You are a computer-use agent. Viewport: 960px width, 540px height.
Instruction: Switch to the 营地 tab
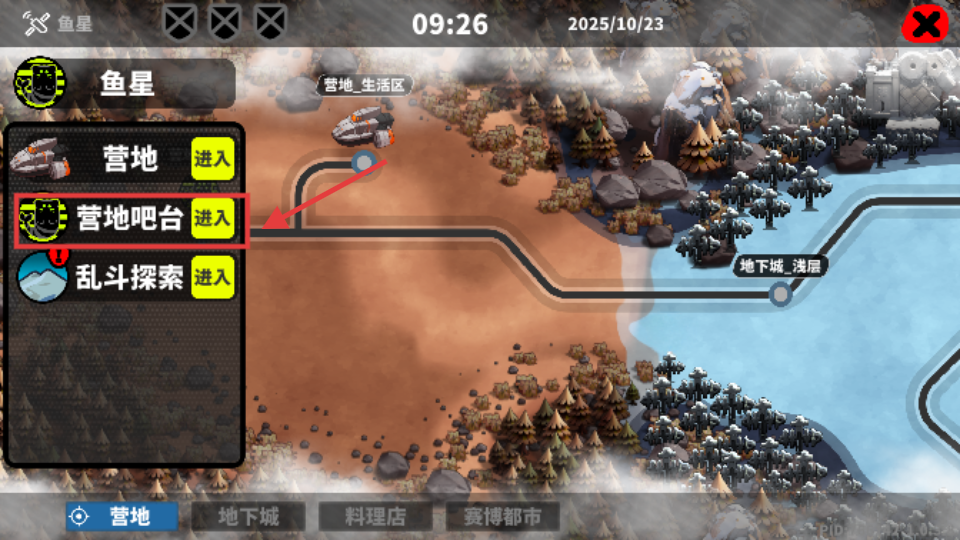120,516
